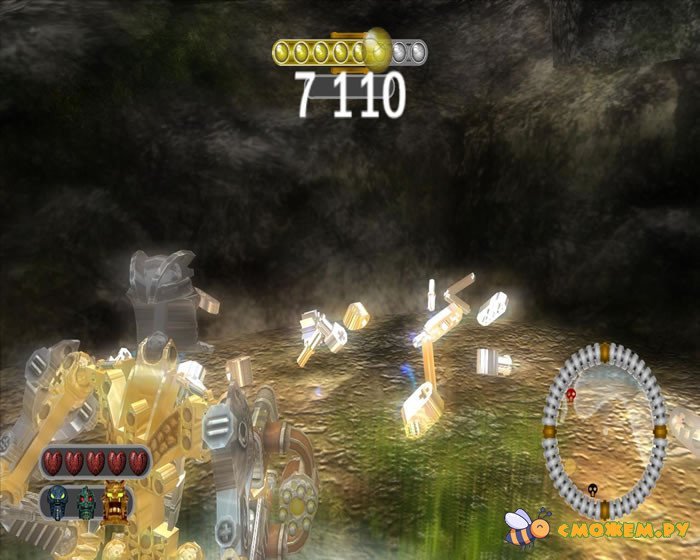700x560 pixels.
Task: Open the oval ring minimap
Action: tap(603, 422)
